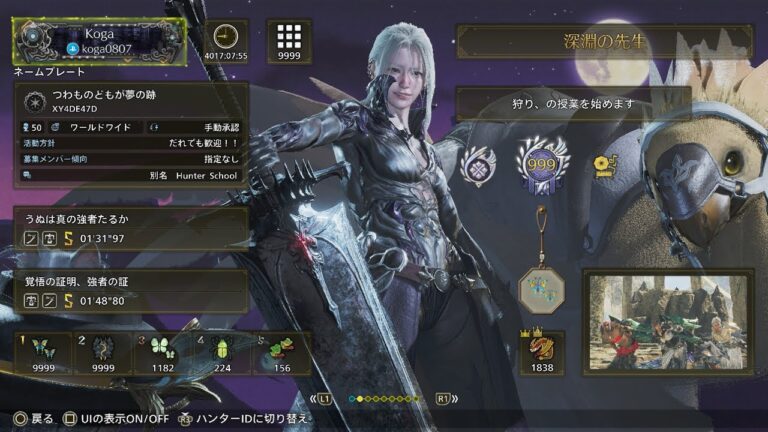Image resolution: width=768 pixels, height=432 pixels.
Task: Open the hunting screenshot thumbnail
Action: click(x=667, y=322)
